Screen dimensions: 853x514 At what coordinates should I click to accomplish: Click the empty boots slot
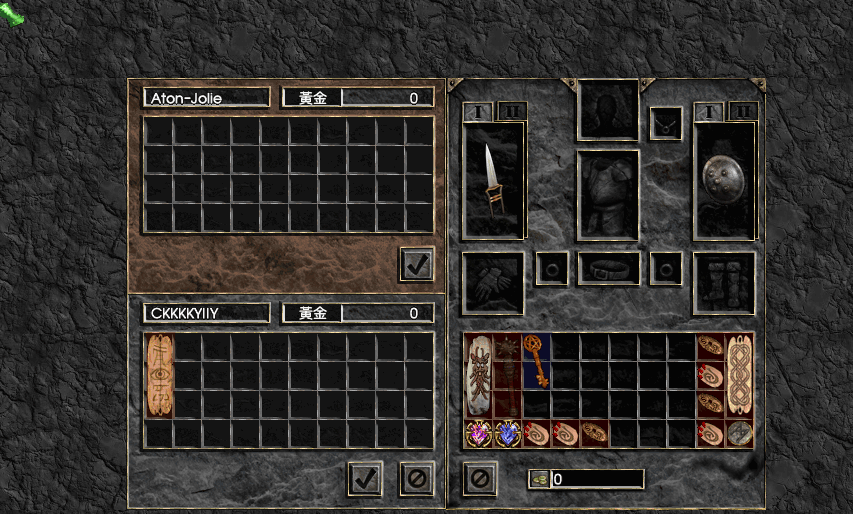(x=725, y=282)
